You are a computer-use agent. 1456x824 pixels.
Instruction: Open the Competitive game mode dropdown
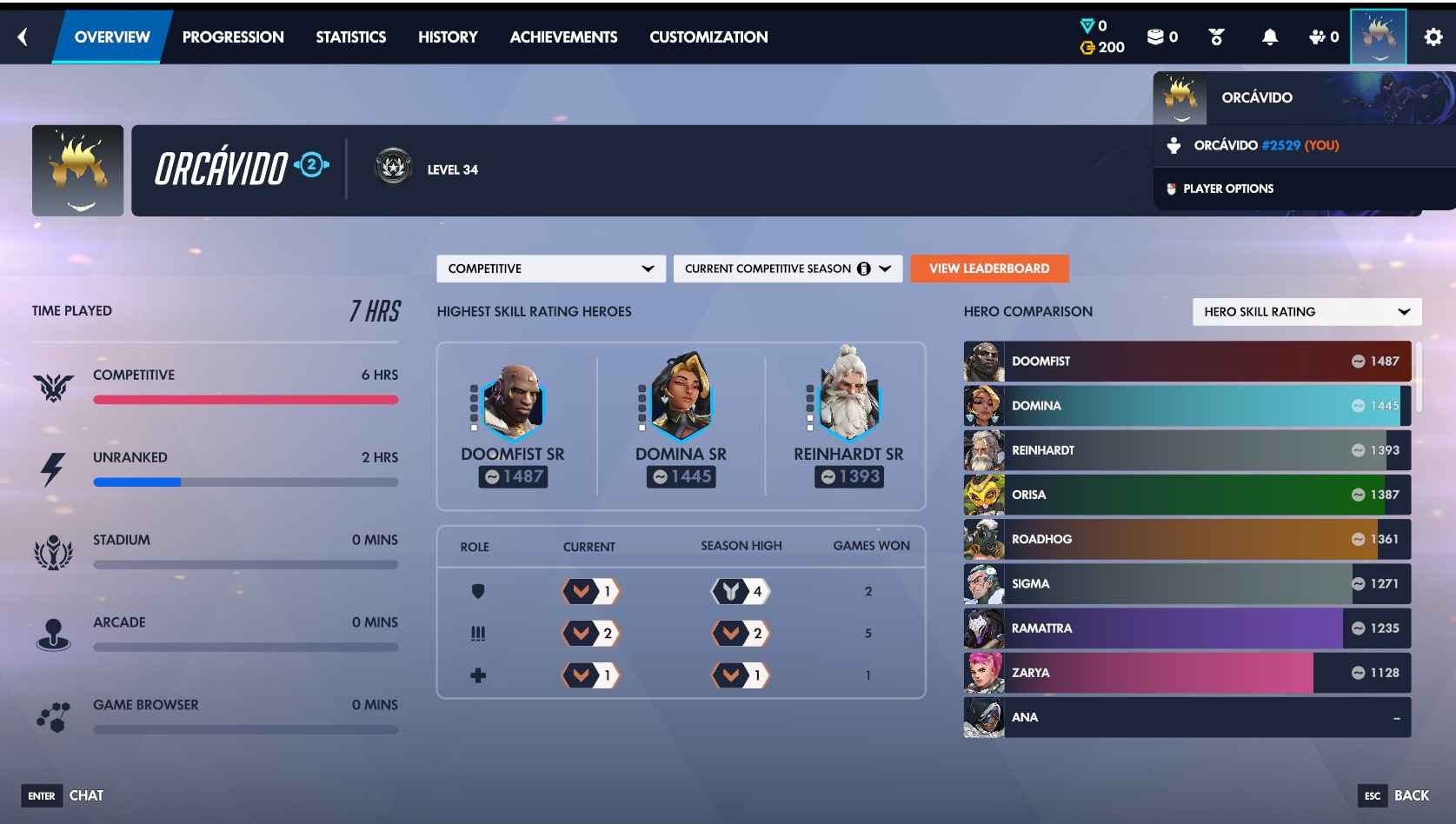tap(549, 269)
